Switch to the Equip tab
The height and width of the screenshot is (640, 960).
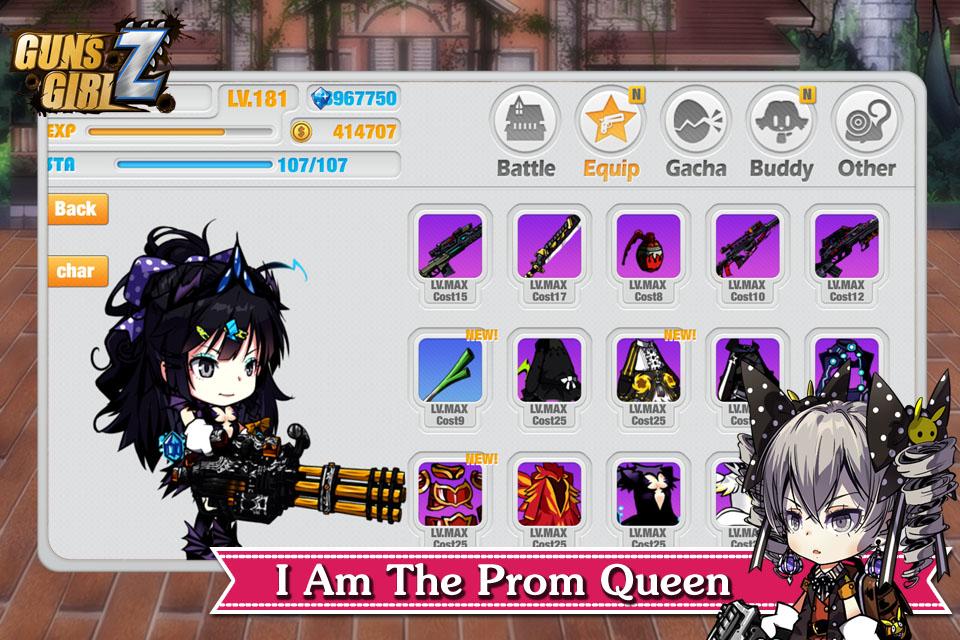click(611, 132)
